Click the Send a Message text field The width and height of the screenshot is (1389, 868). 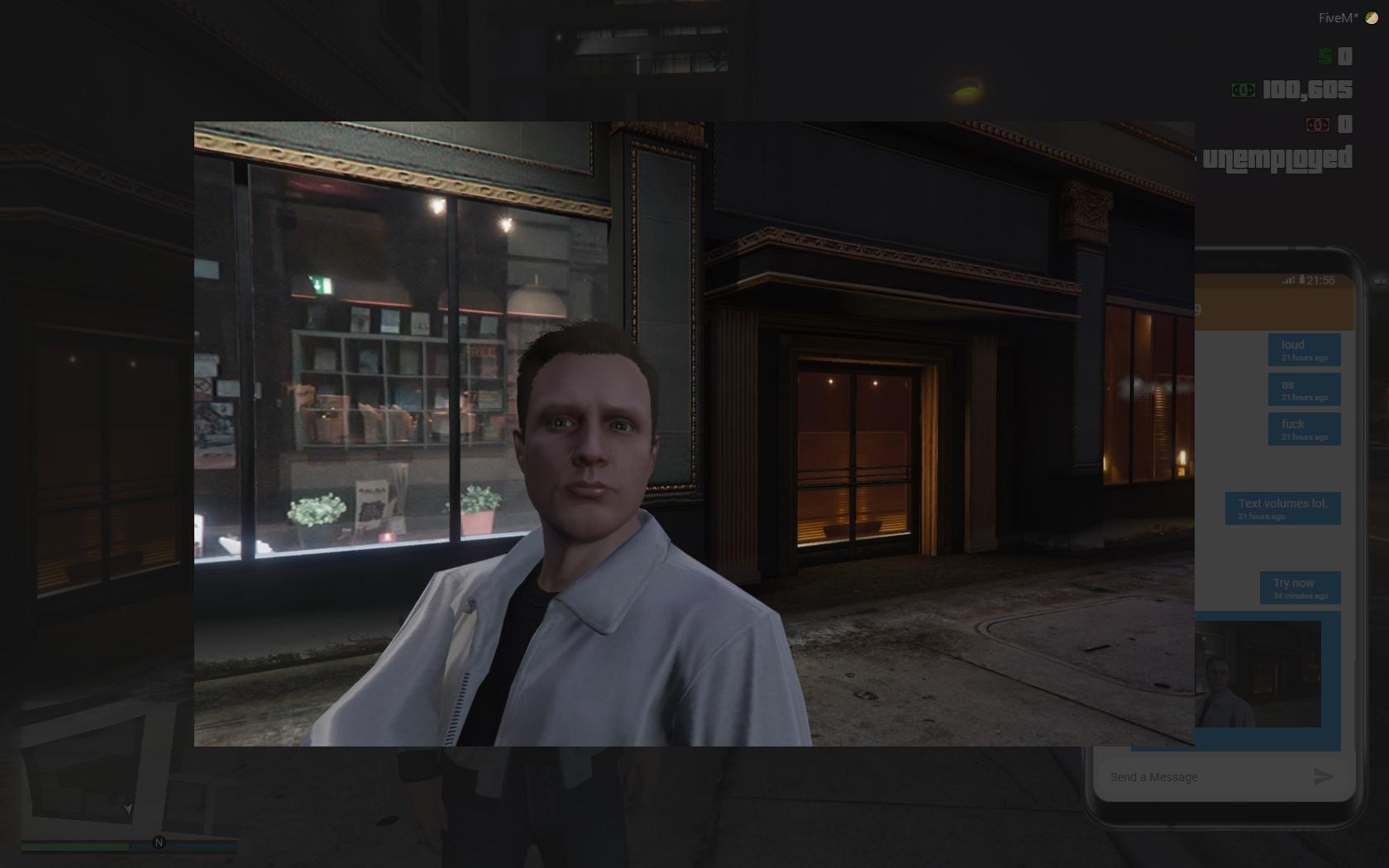(x=1199, y=777)
